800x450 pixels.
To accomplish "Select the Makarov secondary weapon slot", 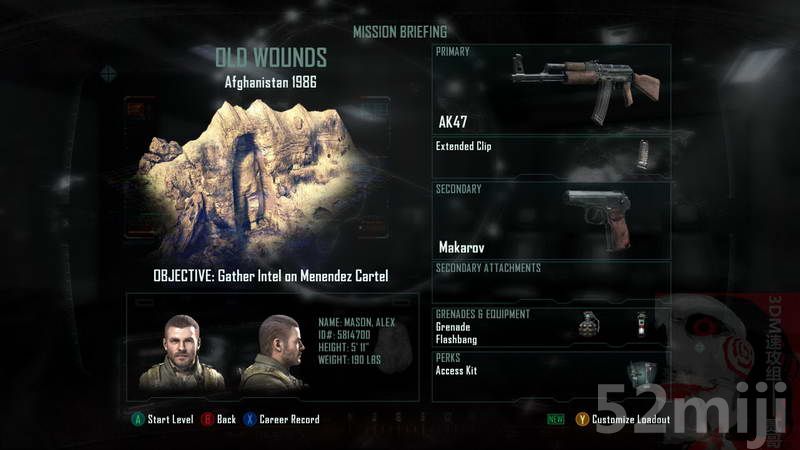I will click(x=551, y=219).
